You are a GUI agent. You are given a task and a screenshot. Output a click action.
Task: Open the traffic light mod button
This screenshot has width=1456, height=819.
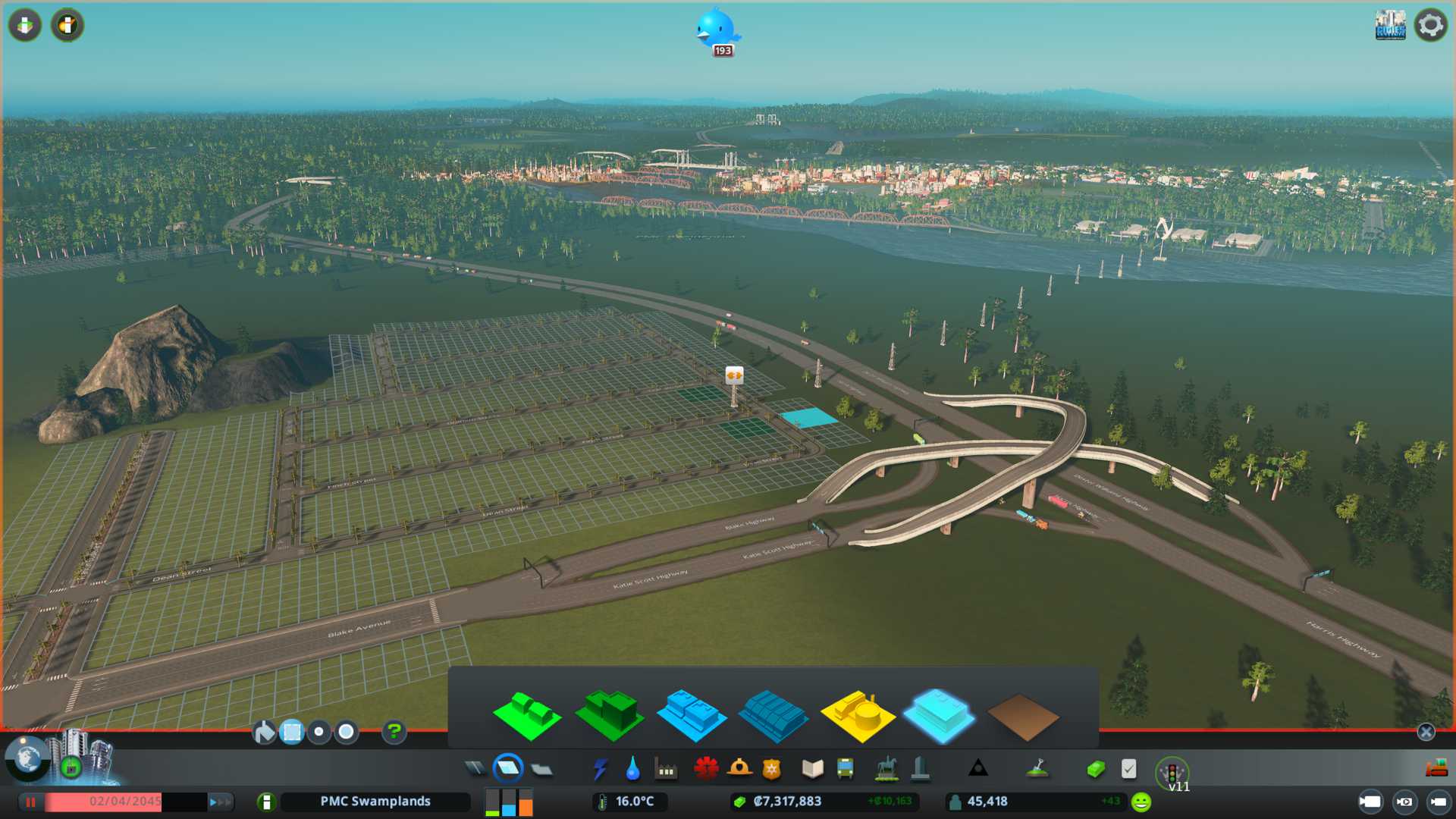click(1172, 773)
